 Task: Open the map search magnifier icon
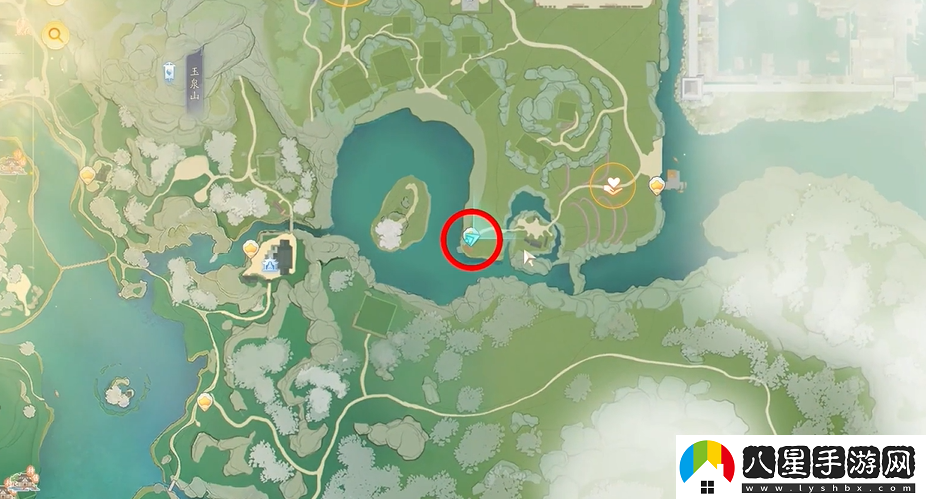point(54,36)
